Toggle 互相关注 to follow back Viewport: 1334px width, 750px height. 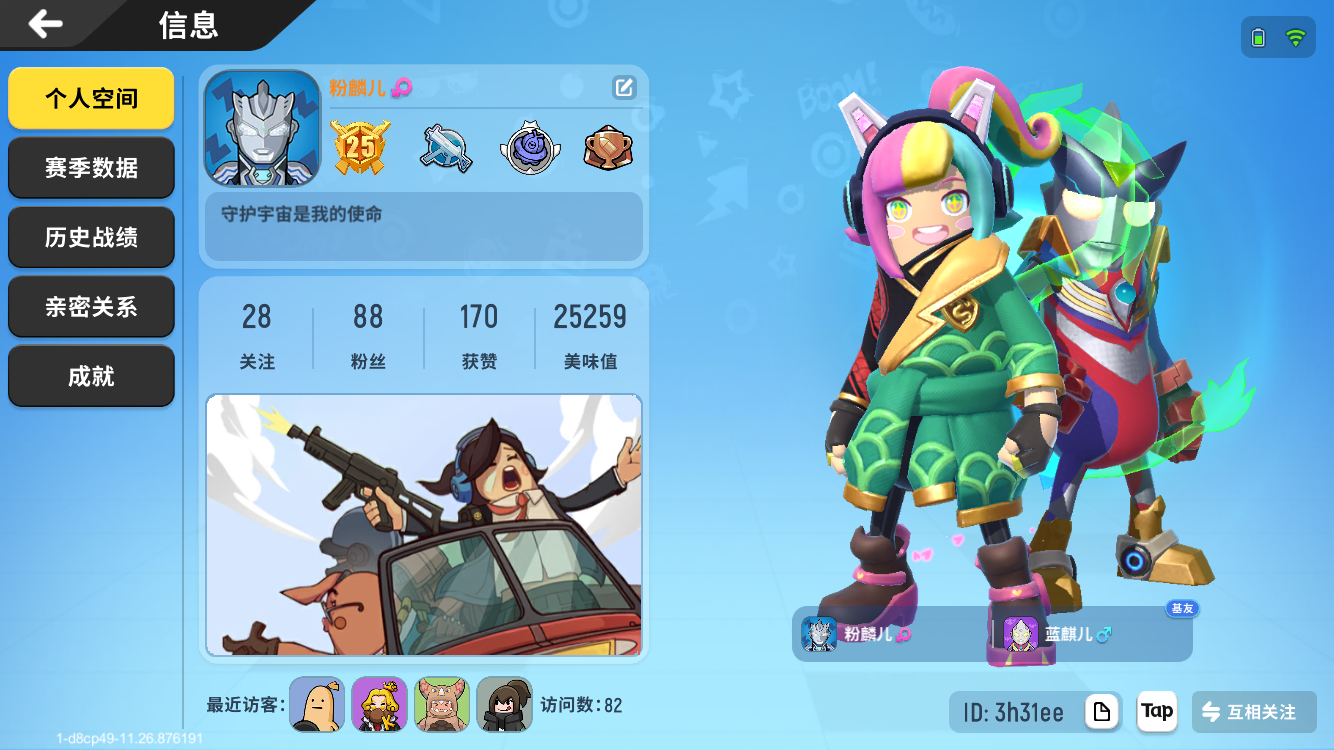(x=1256, y=712)
